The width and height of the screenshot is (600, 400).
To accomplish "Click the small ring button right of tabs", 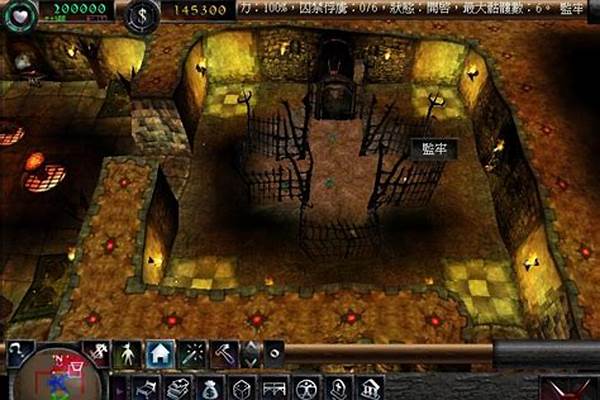I will point(274,353).
